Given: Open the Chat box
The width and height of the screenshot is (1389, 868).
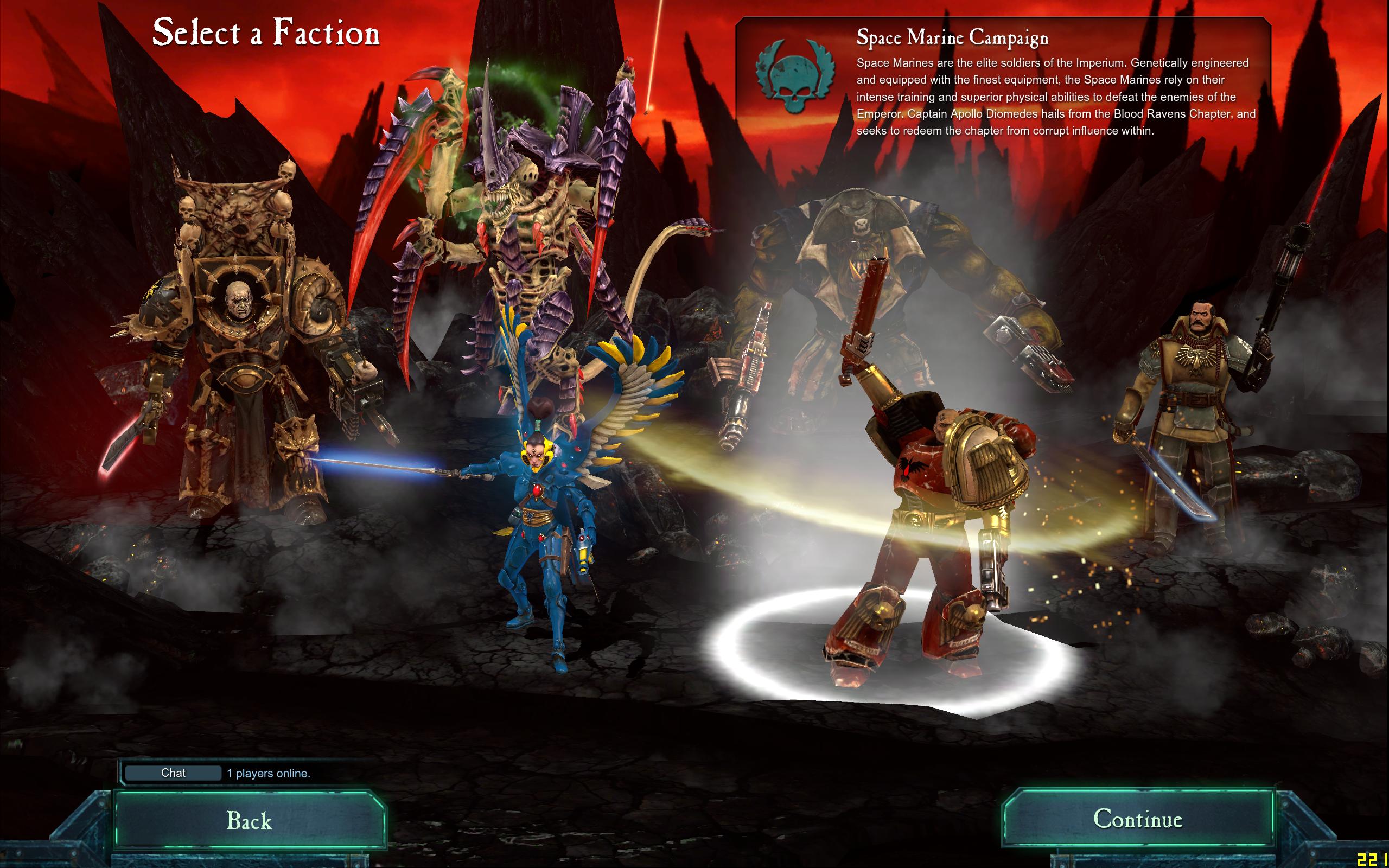Looking at the screenshot, I should pos(173,773).
